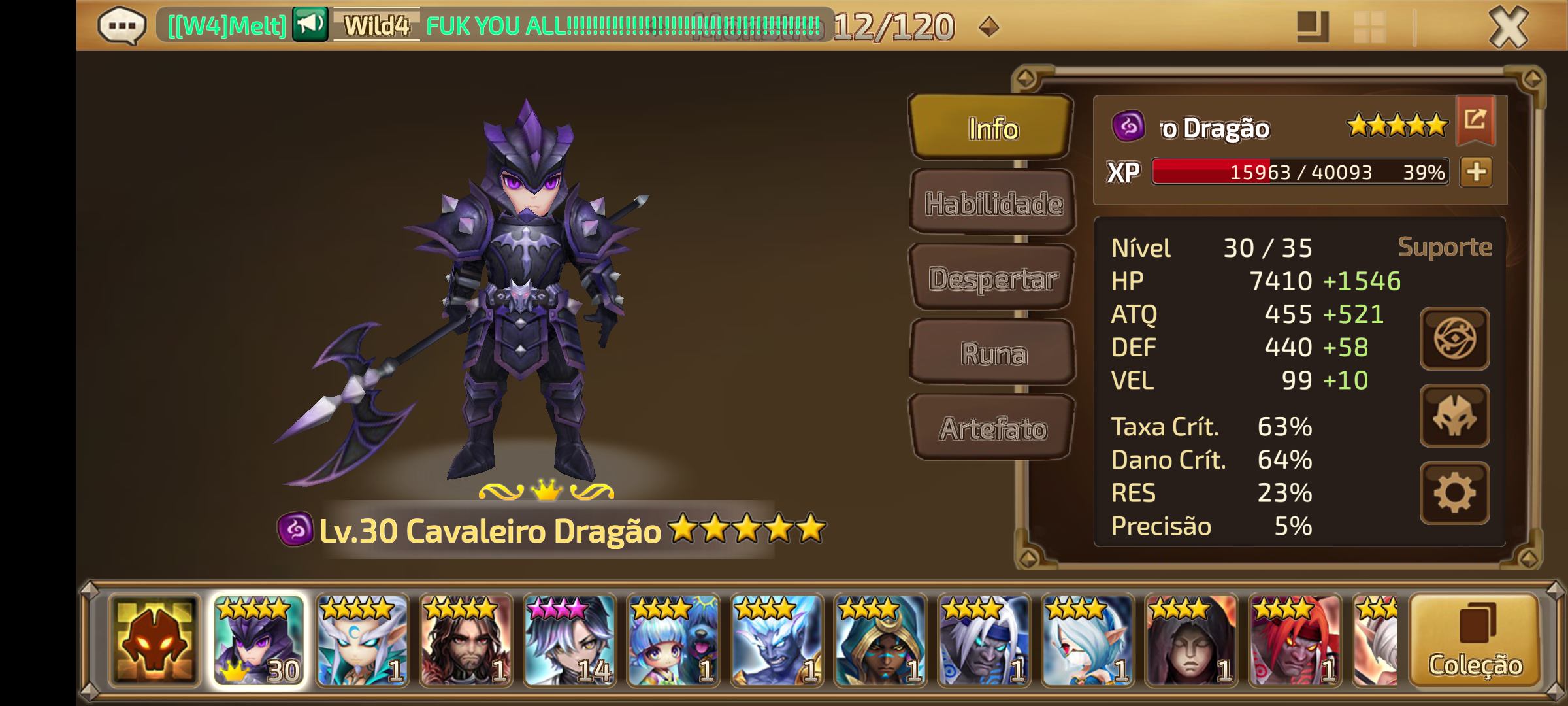The height and width of the screenshot is (706, 1568).
Task: Share monster via the red share icon
Action: [1475, 120]
